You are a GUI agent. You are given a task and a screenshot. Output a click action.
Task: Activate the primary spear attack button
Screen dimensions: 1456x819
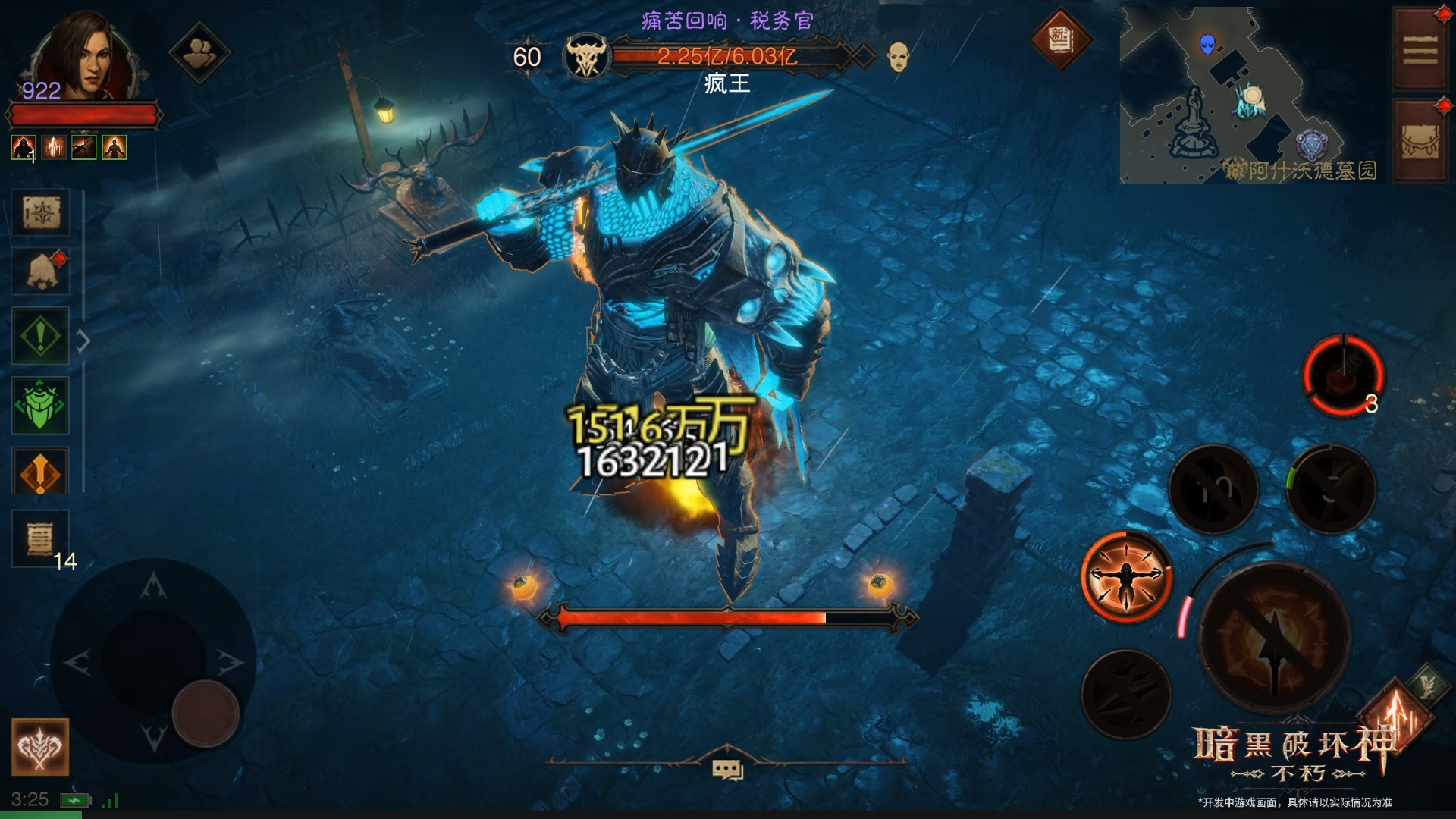click(x=1274, y=639)
